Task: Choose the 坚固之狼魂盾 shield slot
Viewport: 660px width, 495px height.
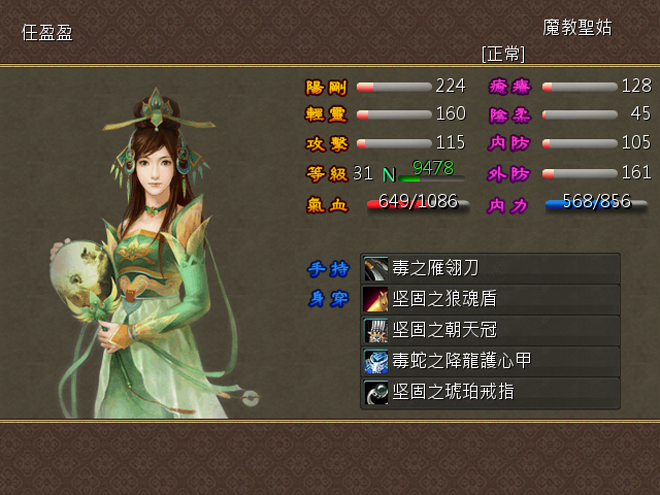Action: pyautogui.click(x=490, y=299)
